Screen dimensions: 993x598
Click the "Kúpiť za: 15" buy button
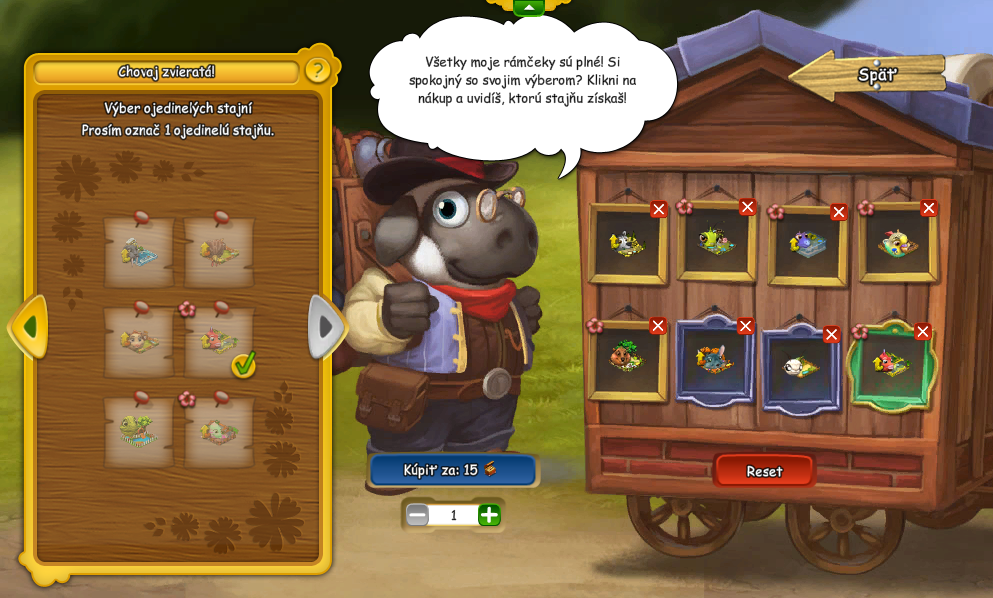452,470
